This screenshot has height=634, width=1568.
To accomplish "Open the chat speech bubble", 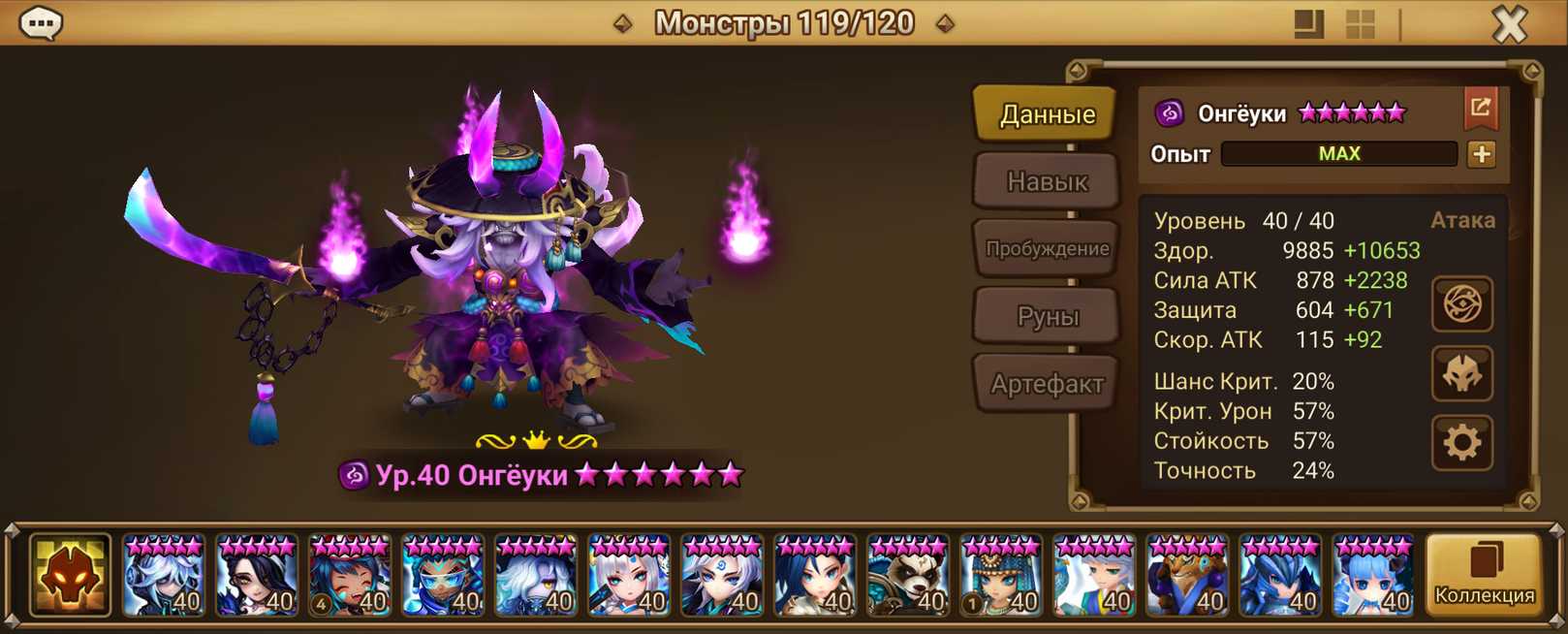I will pyautogui.click(x=41, y=23).
